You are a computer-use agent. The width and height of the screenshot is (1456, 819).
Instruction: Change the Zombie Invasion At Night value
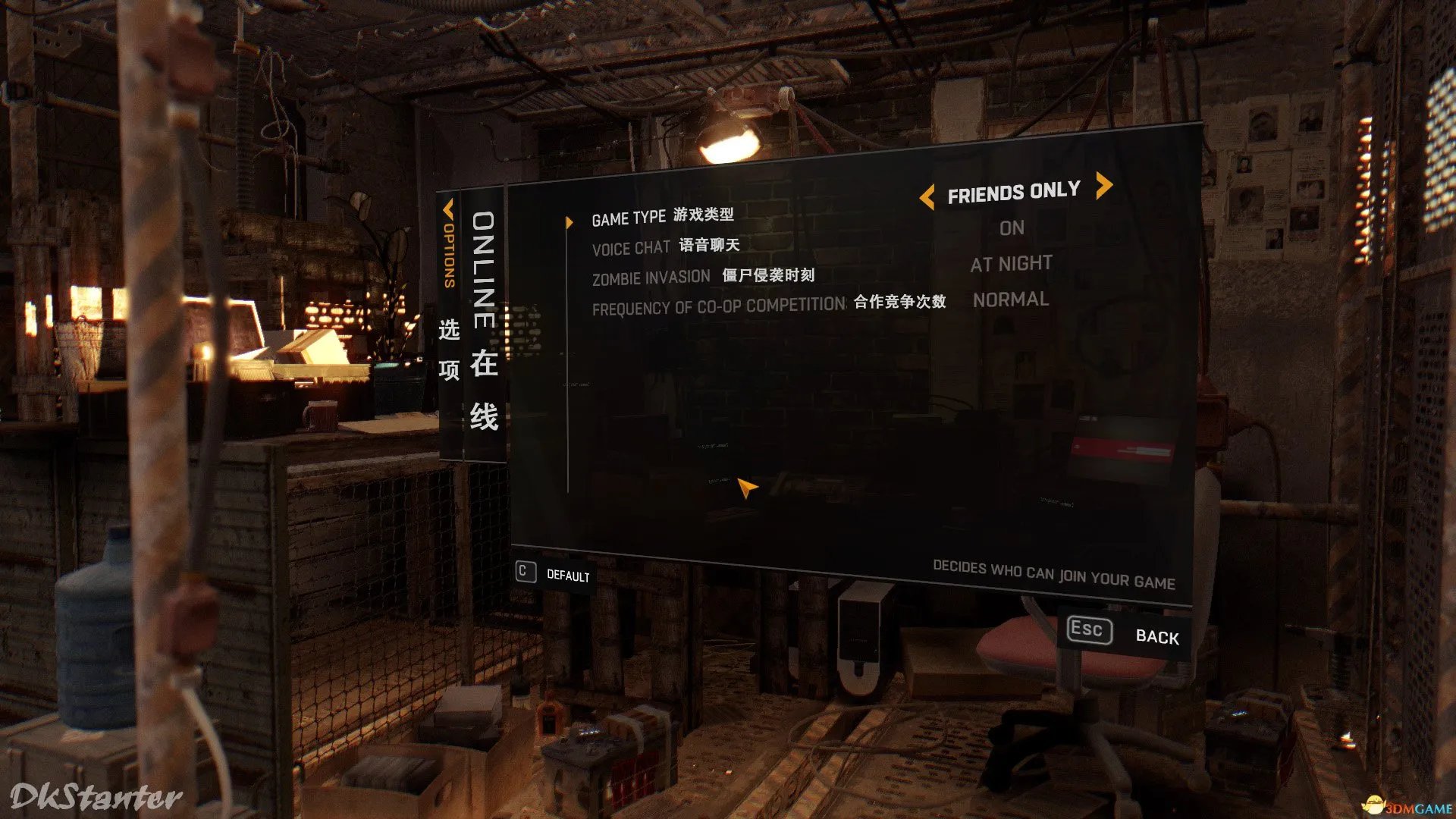tap(1011, 264)
